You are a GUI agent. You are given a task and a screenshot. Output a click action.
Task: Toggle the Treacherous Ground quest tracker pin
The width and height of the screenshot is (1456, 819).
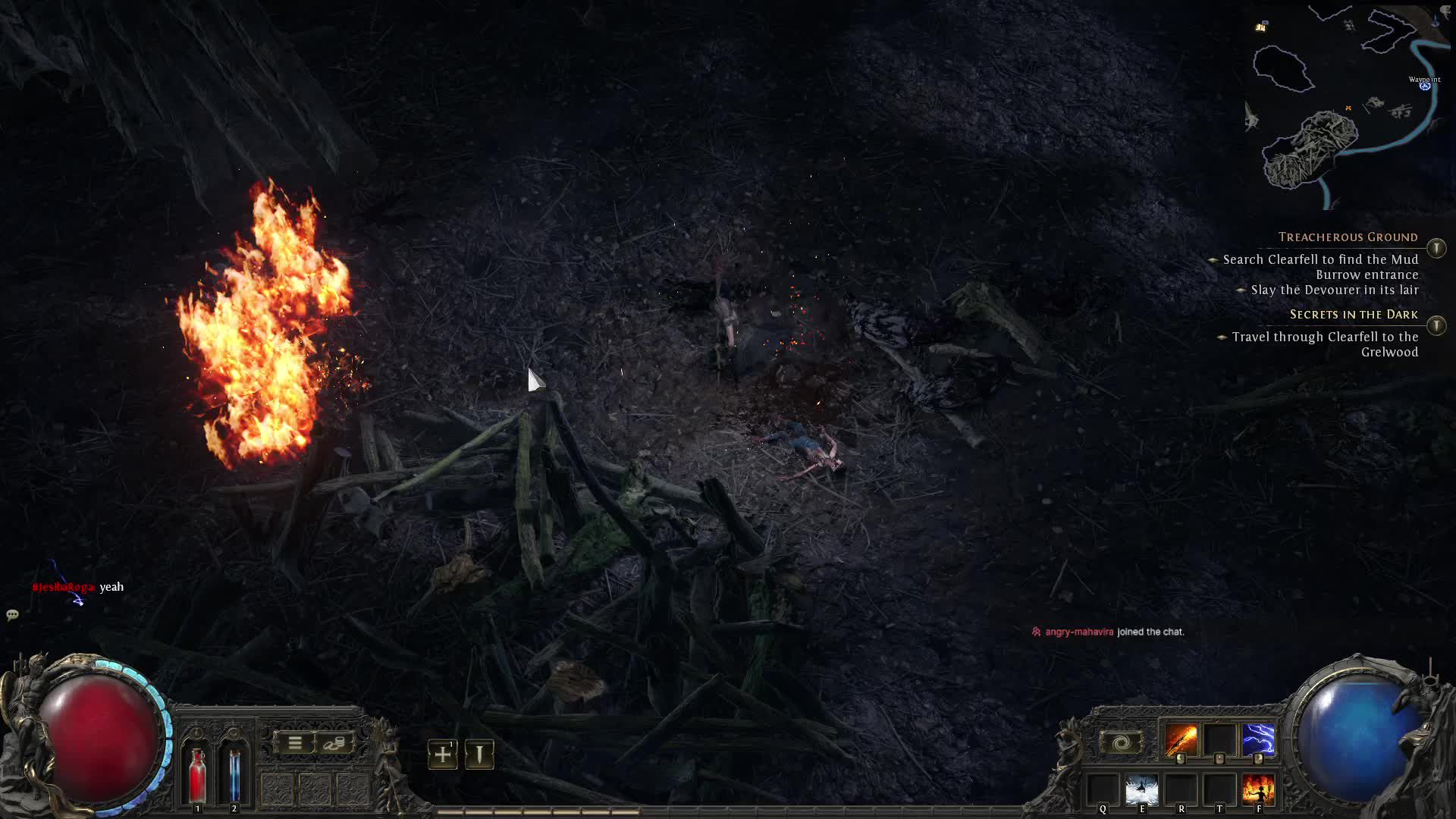pyautogui.click(x=1436, y=248)
